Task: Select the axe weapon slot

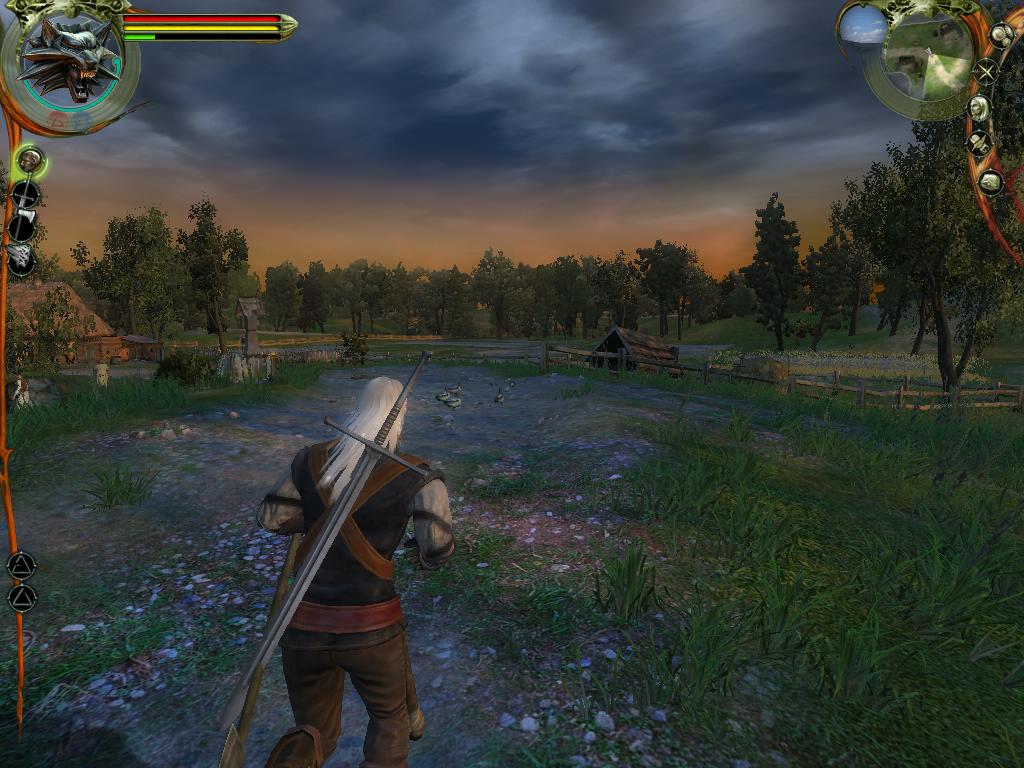Action: pos(23,227)
